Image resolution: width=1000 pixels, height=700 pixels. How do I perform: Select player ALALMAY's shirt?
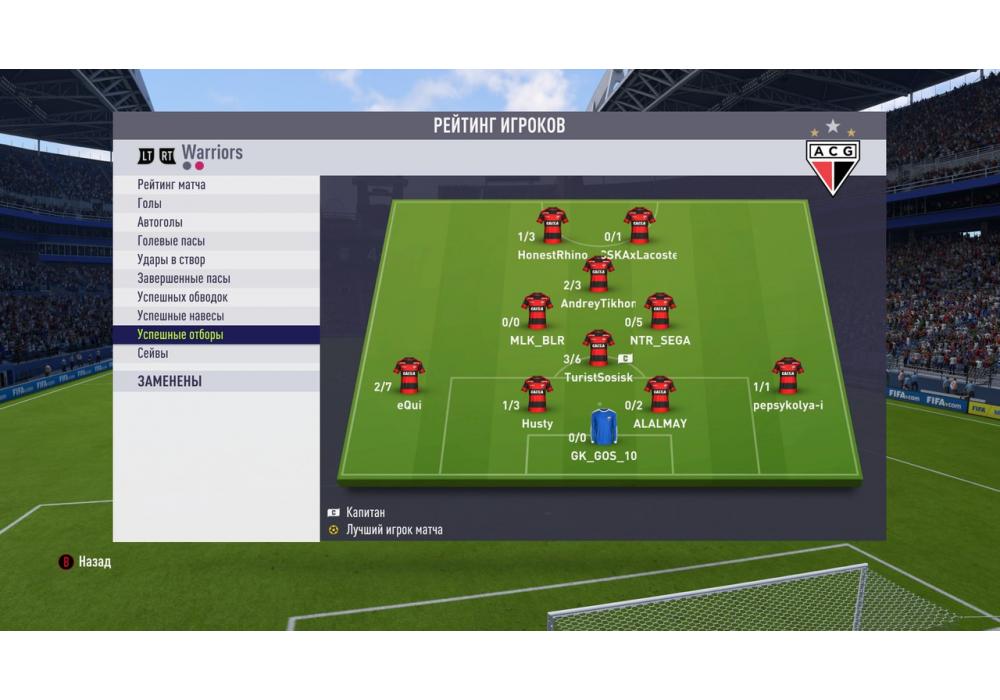click(659, 394)
